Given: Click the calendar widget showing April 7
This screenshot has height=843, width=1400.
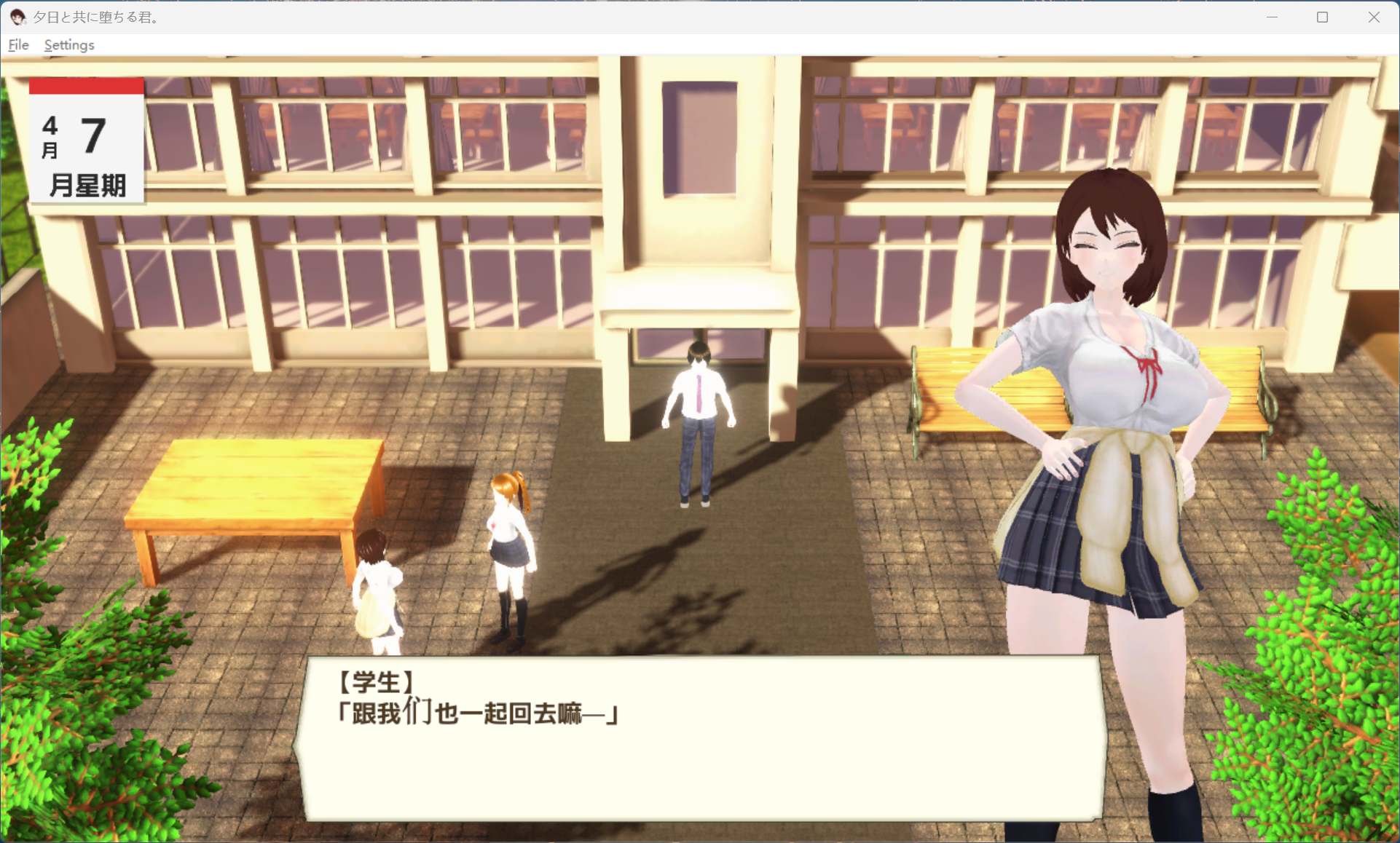Looking at the screenshot, I should 85,142.
